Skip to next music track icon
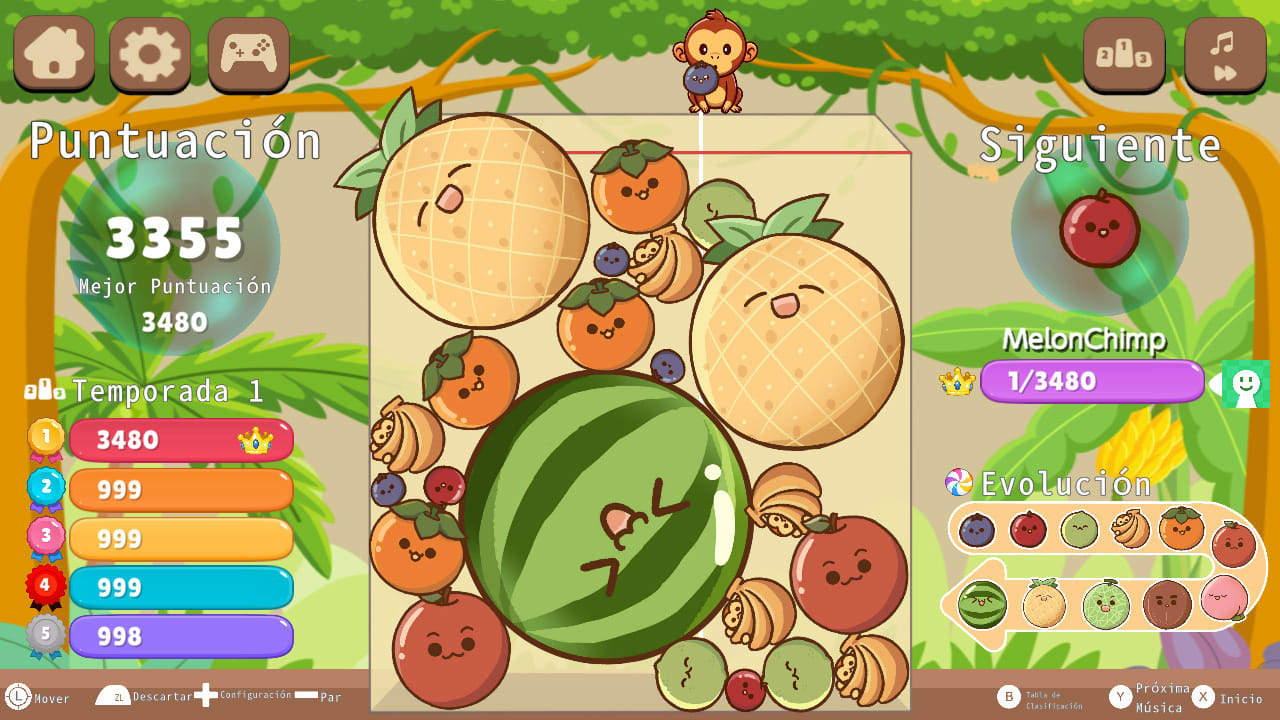Screen dimensions: 1280x720 tap(1222, 55)
